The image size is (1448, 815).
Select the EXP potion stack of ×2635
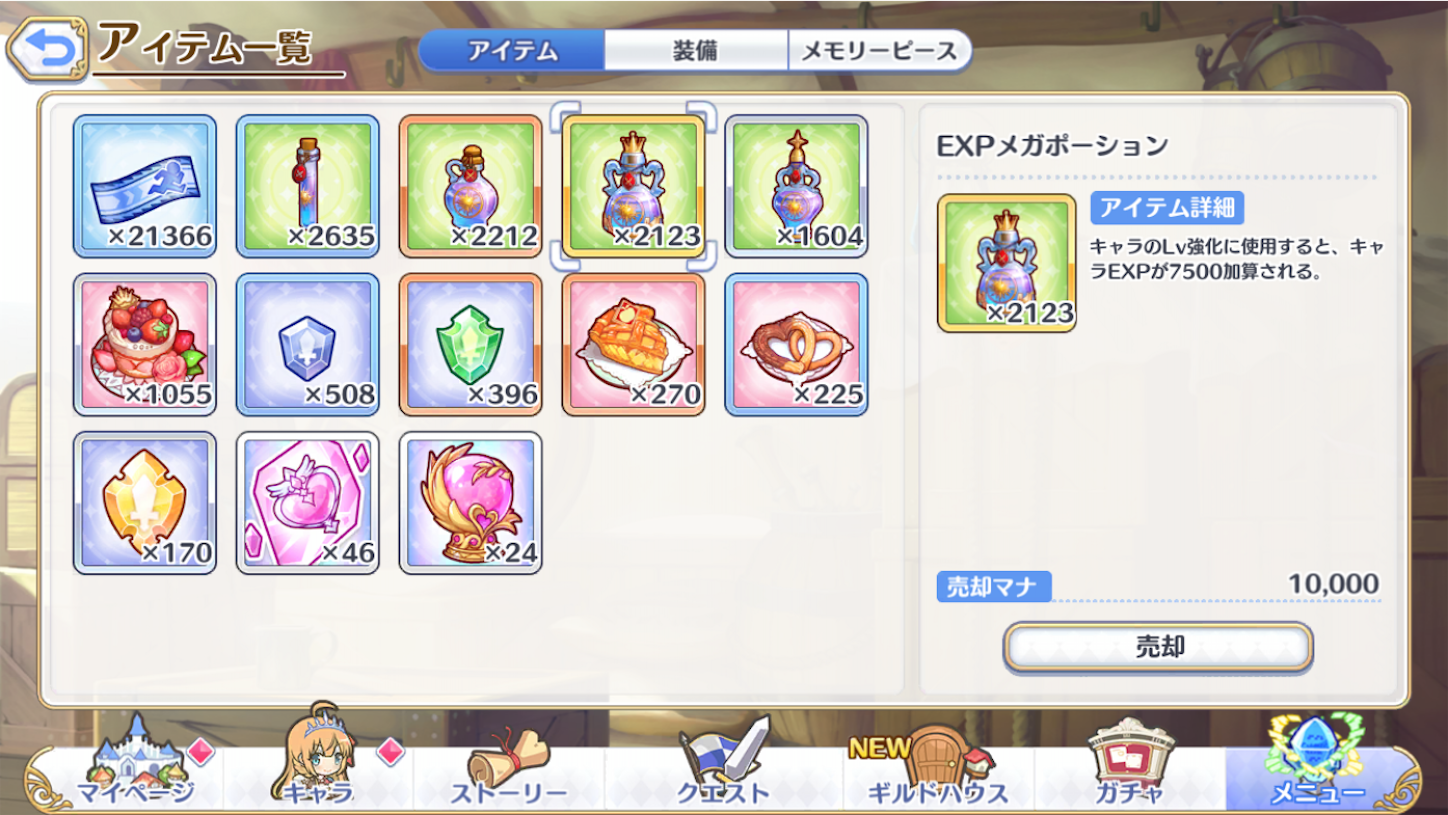point(308,185)
